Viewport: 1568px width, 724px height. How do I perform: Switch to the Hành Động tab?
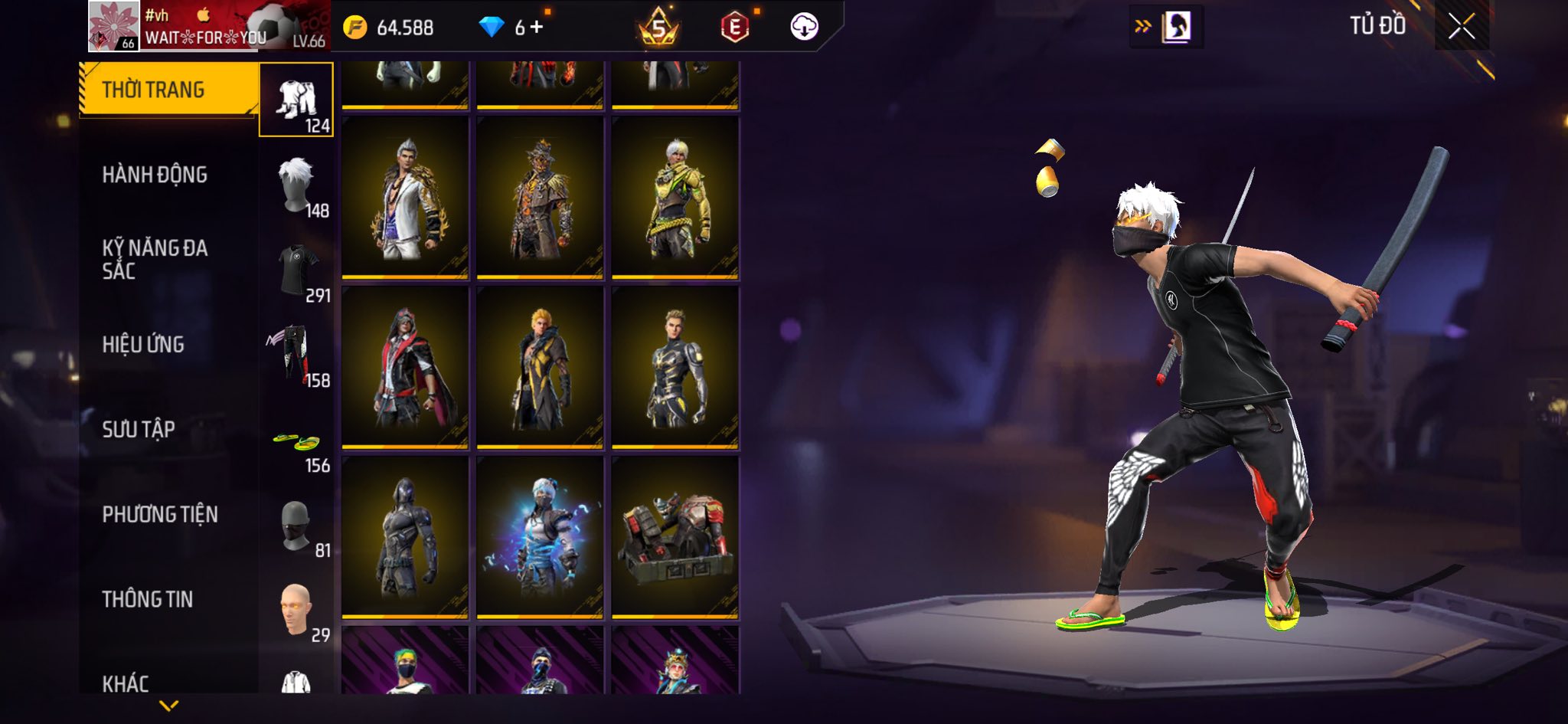click(155, 175)
